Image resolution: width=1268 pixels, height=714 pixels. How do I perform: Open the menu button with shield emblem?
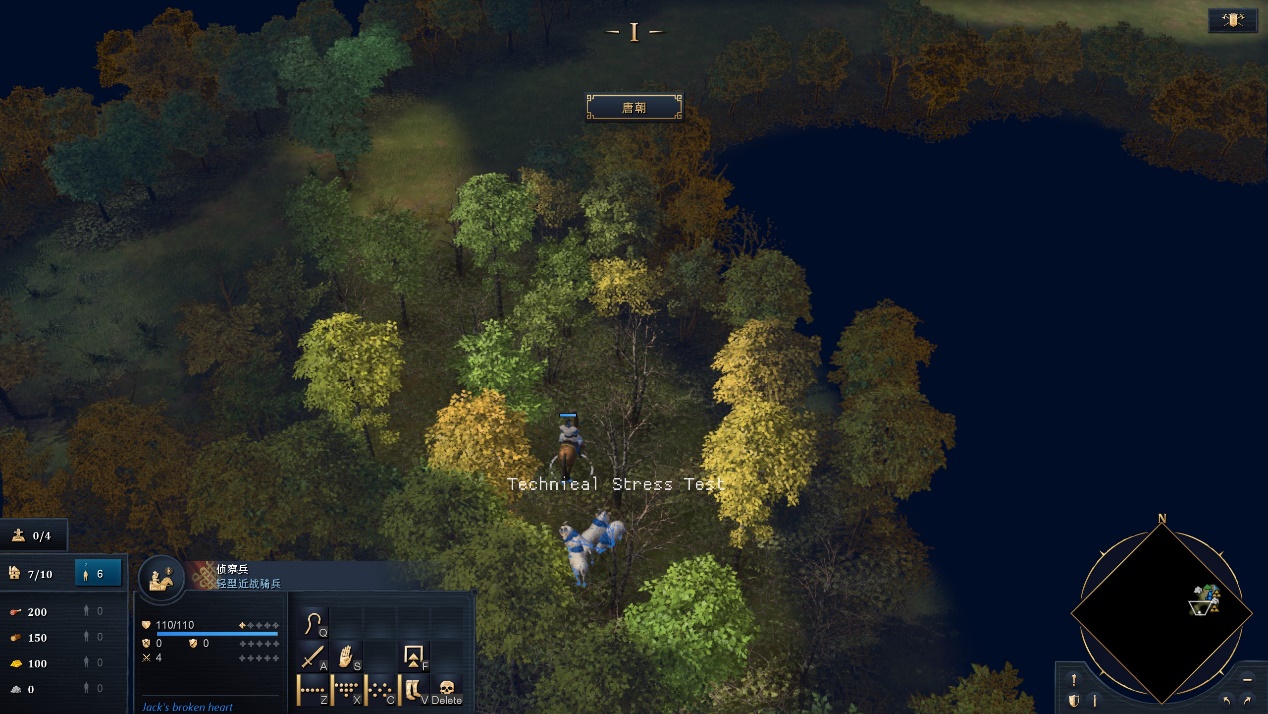[1232, 20]
